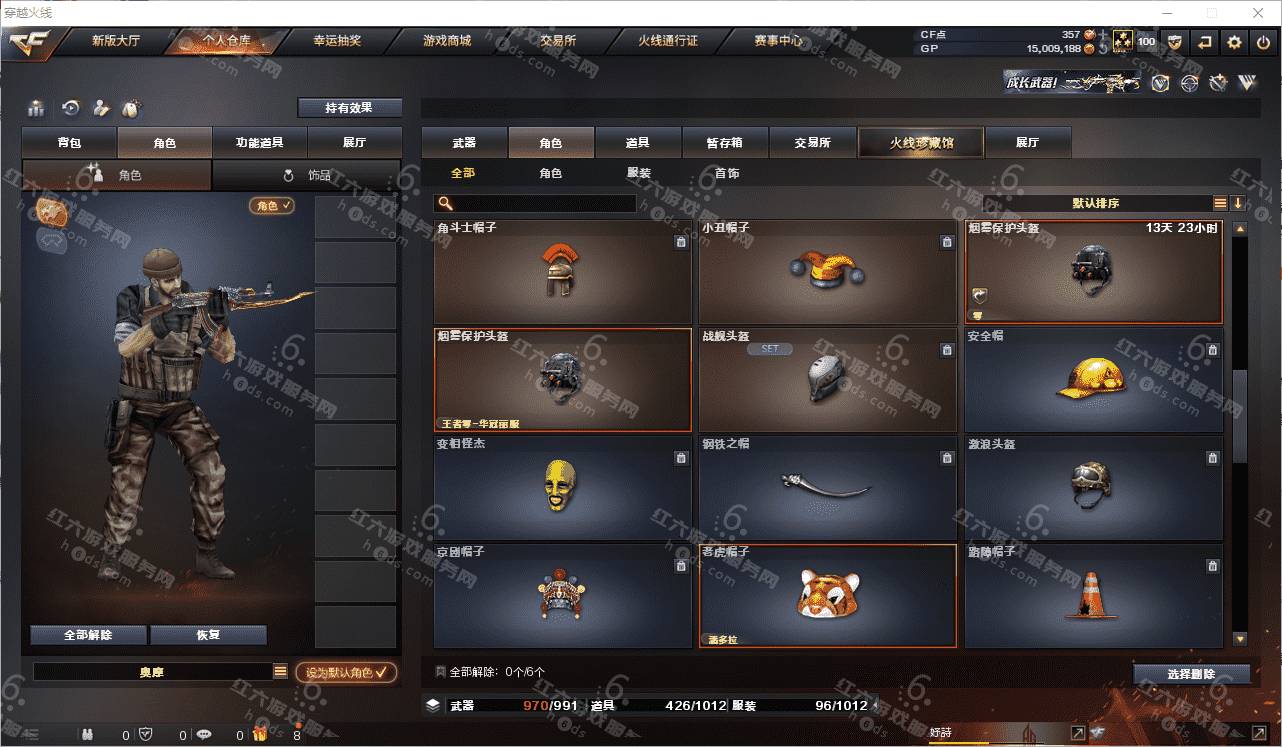Set character as default with 设为默认角色
This screenshot has height=747, width=1282.
click(x=346, y=673)
